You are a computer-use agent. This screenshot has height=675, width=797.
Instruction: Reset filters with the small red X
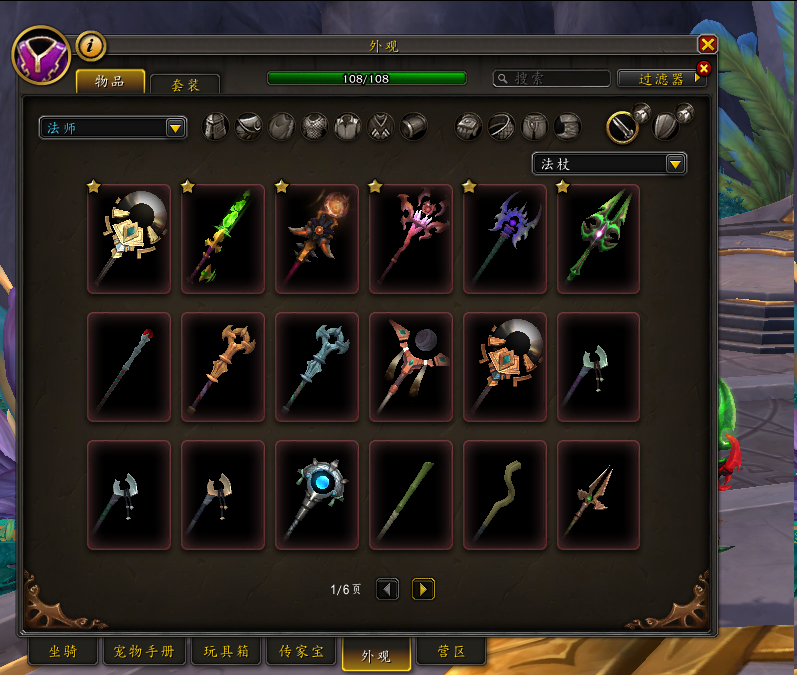(x=703, y=68)
